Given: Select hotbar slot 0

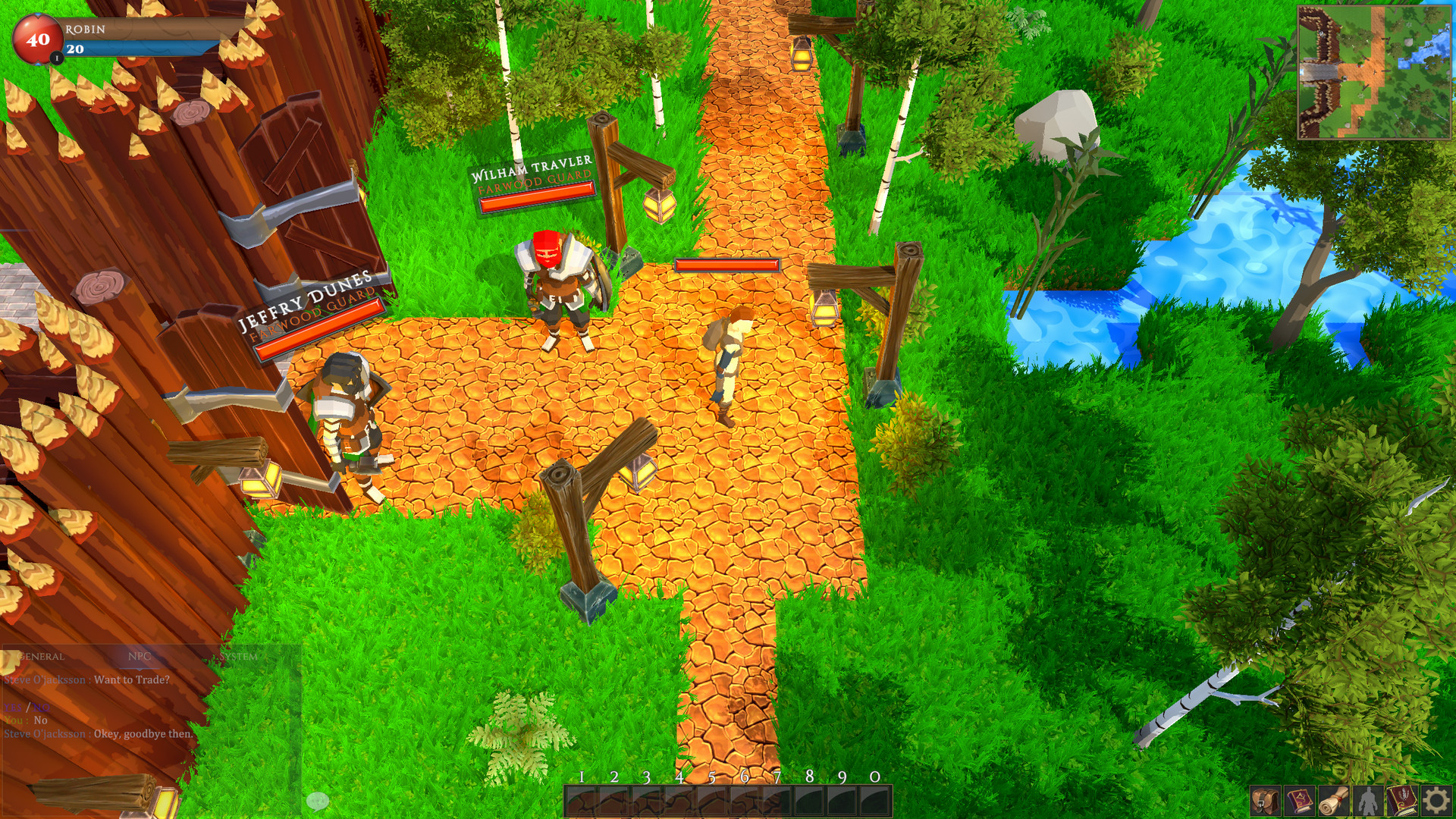Looking at the screenshot, I should pos(871,800).
